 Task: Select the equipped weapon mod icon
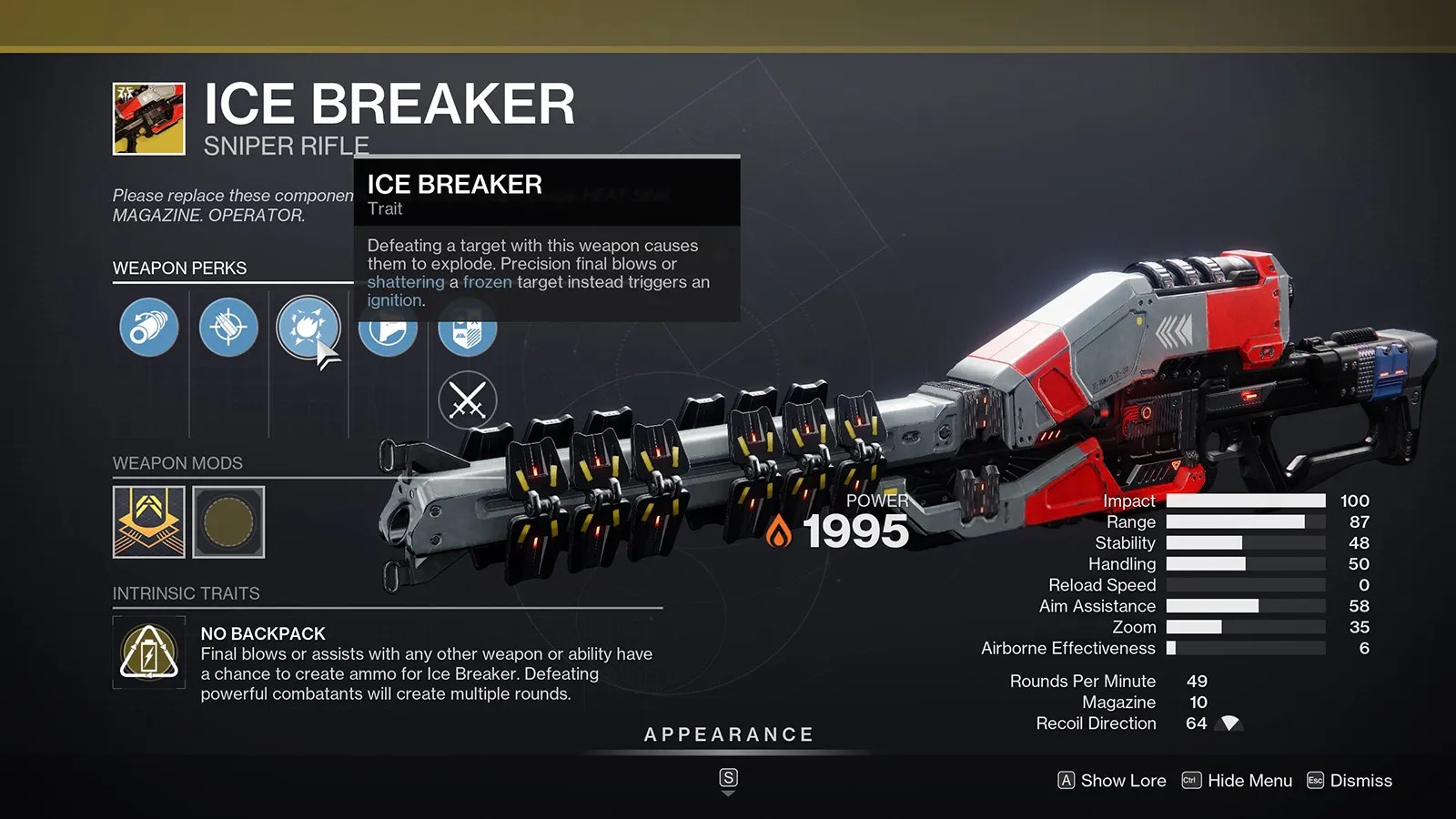tap(148, 521)
